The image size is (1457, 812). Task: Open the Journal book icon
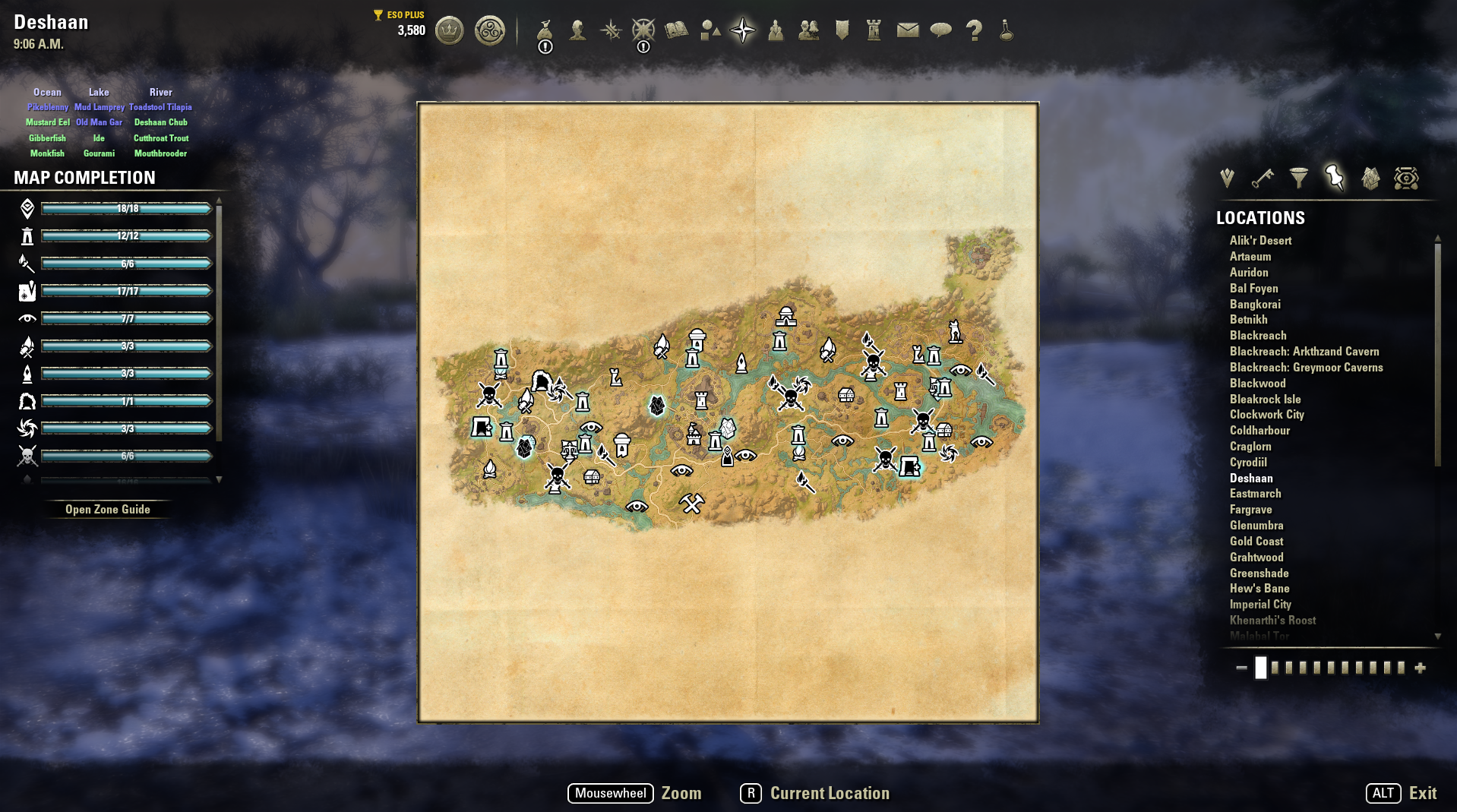coord(677,30)
